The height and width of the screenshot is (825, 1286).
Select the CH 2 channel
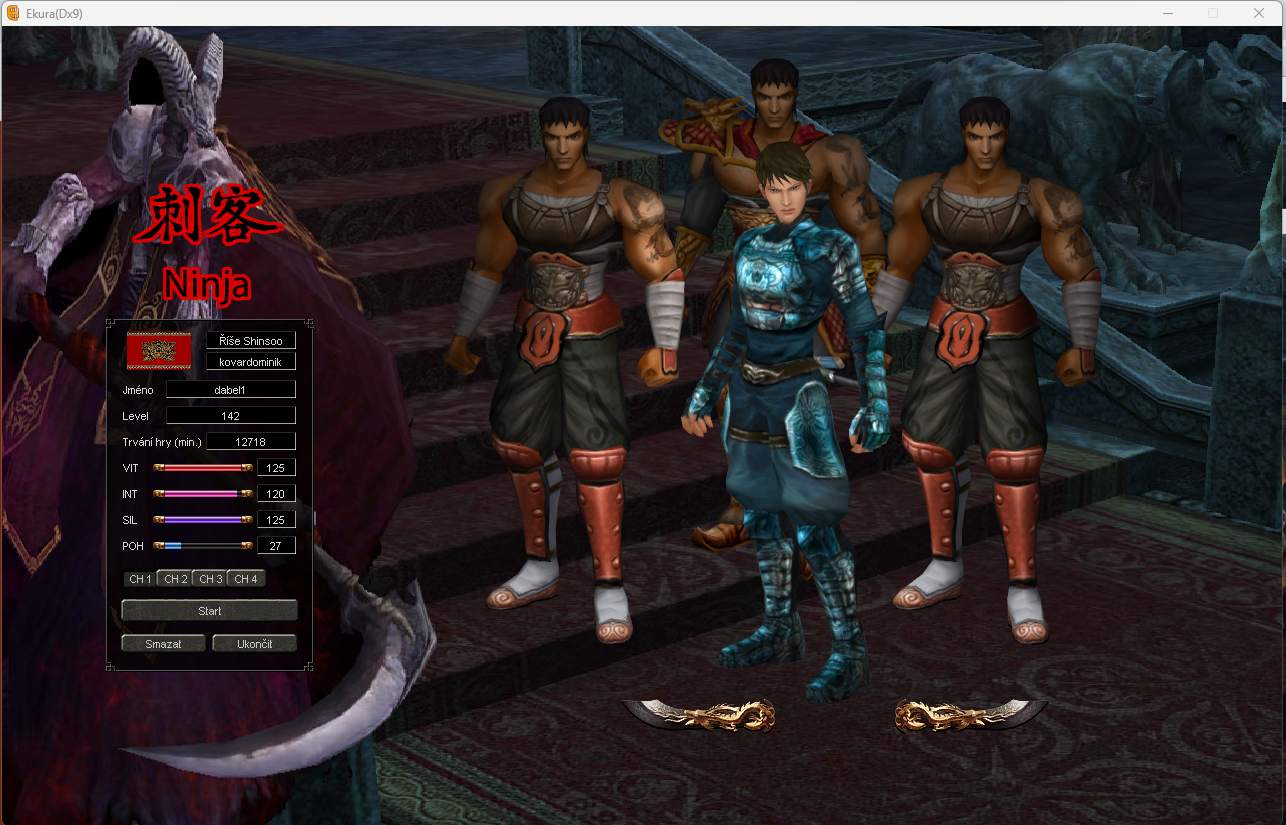click(x=175, y=579)
